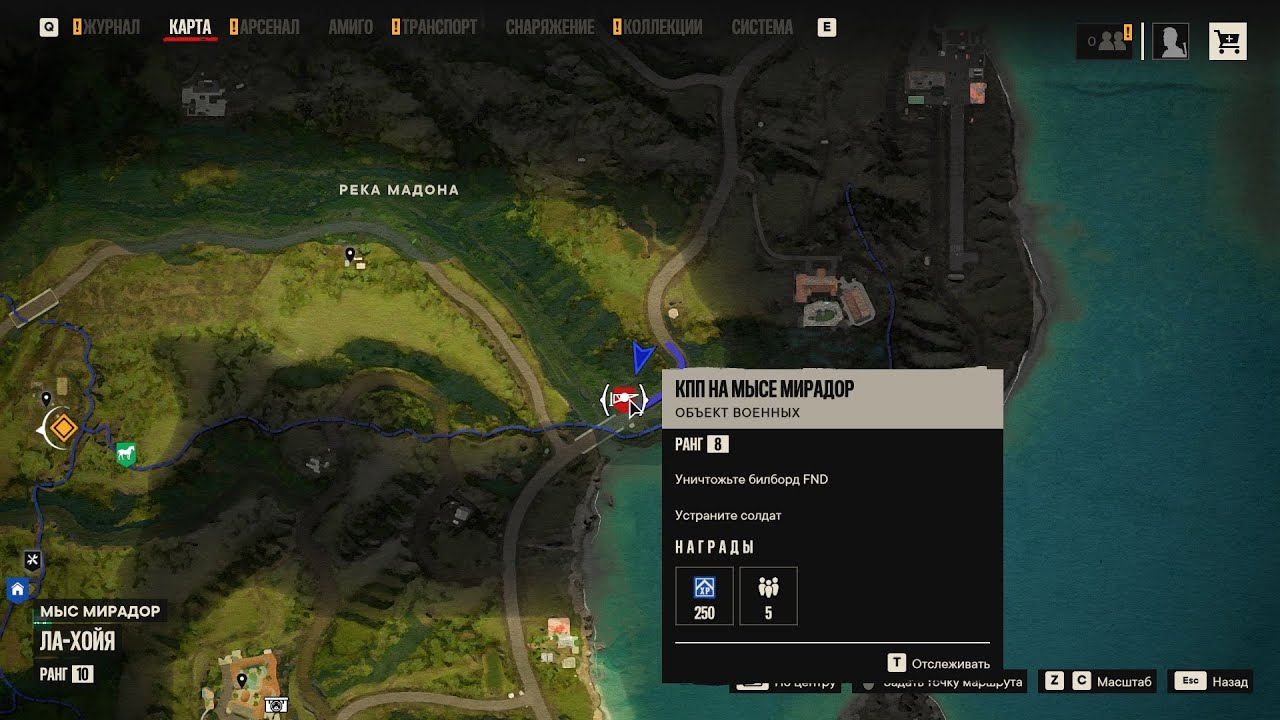Select the blue house hideout marker
The image size is (1280, 720).
click(x=17, y=590)
